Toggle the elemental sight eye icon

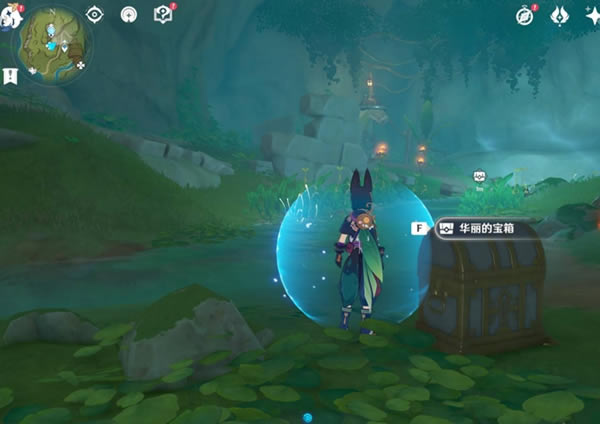[95, 14]
